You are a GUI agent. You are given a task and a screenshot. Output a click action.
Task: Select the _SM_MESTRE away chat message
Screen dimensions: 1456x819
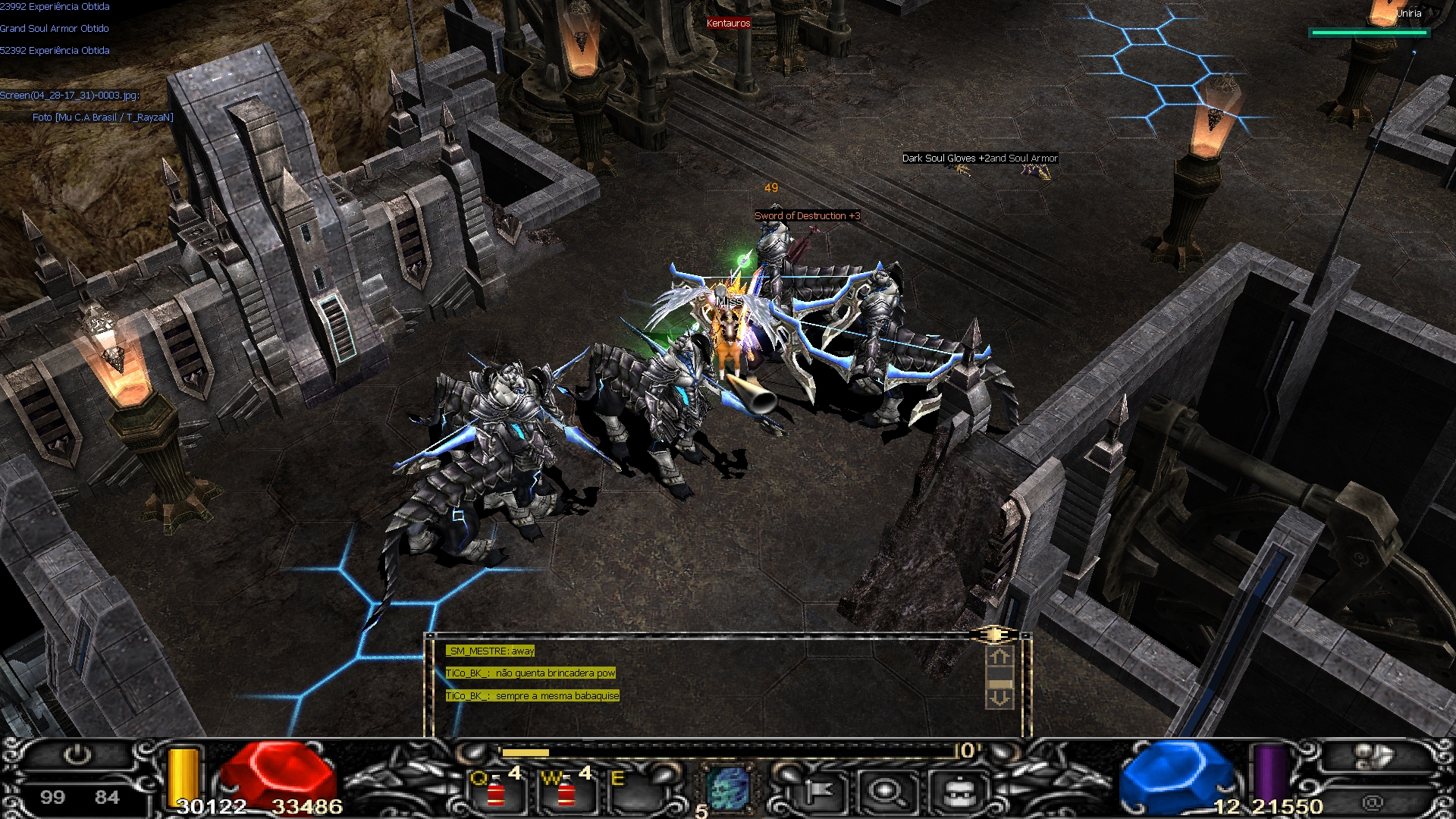click(491, 651)
